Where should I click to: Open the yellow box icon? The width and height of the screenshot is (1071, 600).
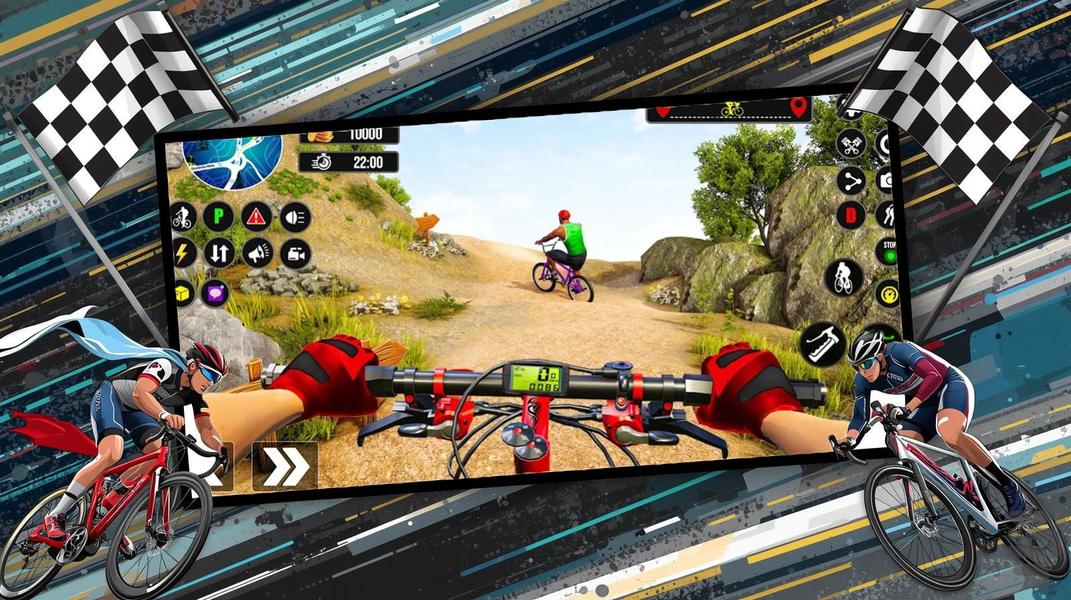[183, 291]
